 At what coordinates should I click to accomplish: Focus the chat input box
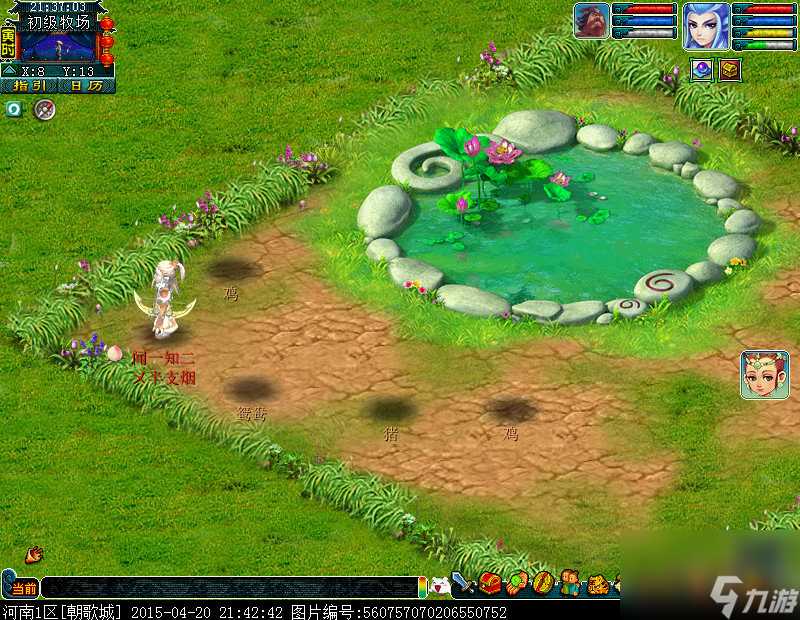(x=228, y=588)
